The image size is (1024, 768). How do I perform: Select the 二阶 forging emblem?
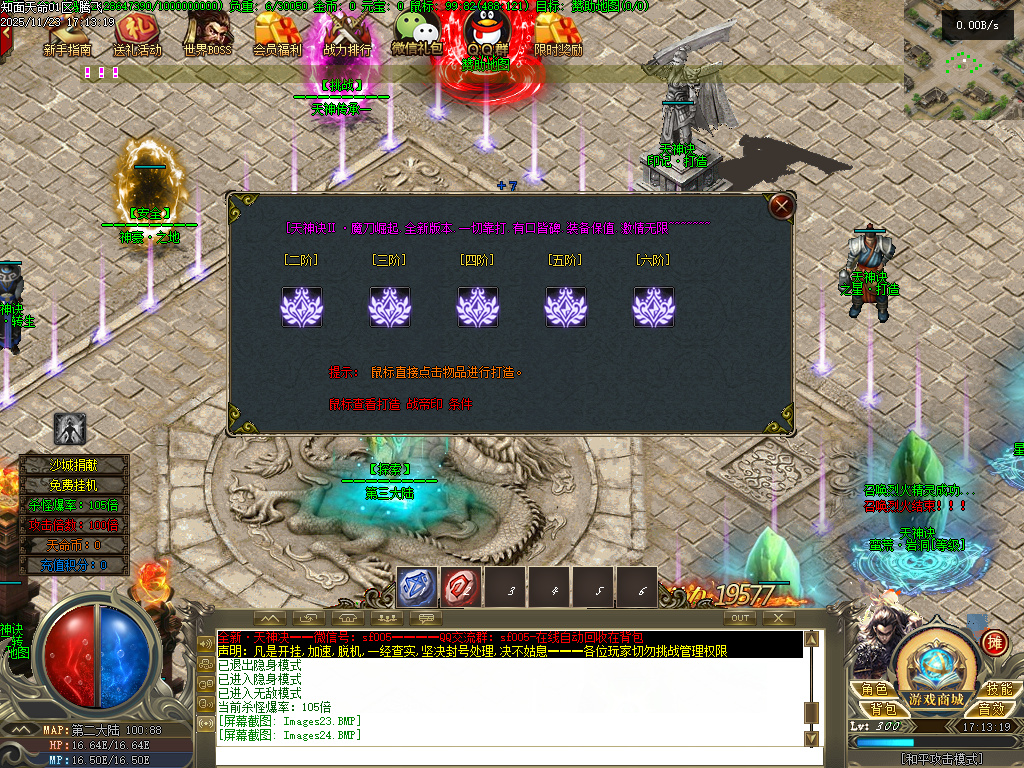(301, 307)
